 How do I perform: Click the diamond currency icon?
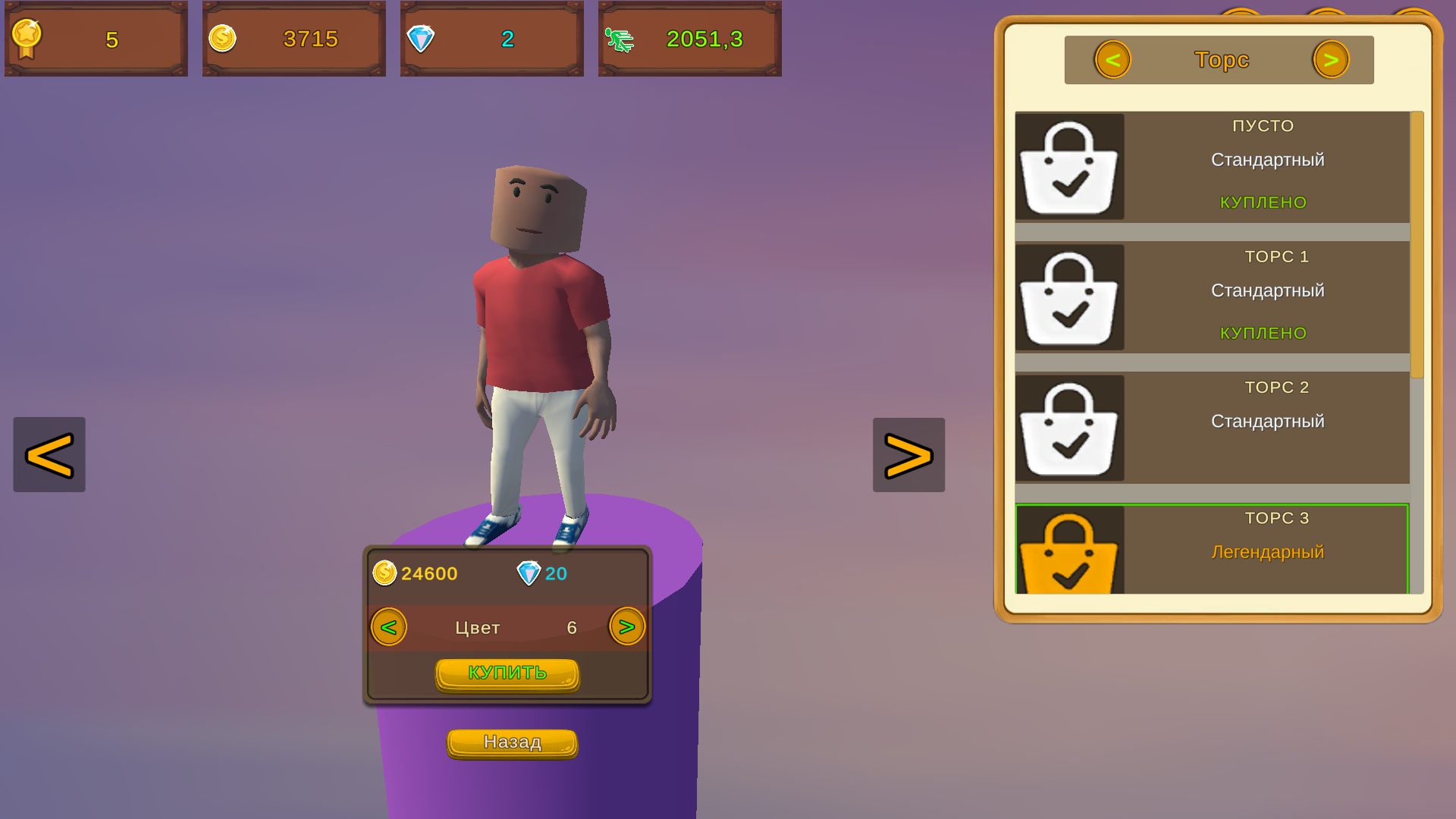422,39
